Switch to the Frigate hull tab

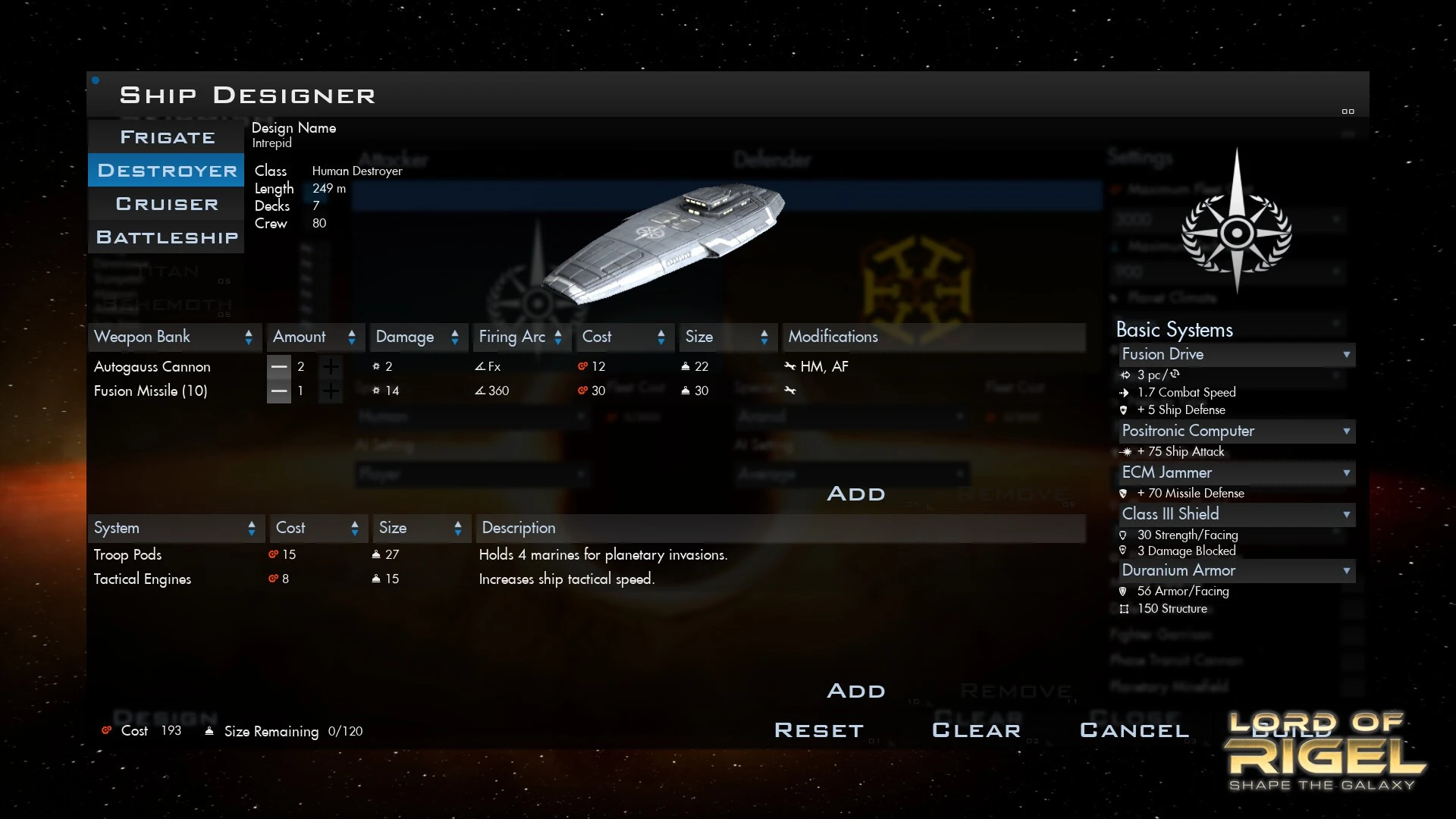(x=167, y=137)
